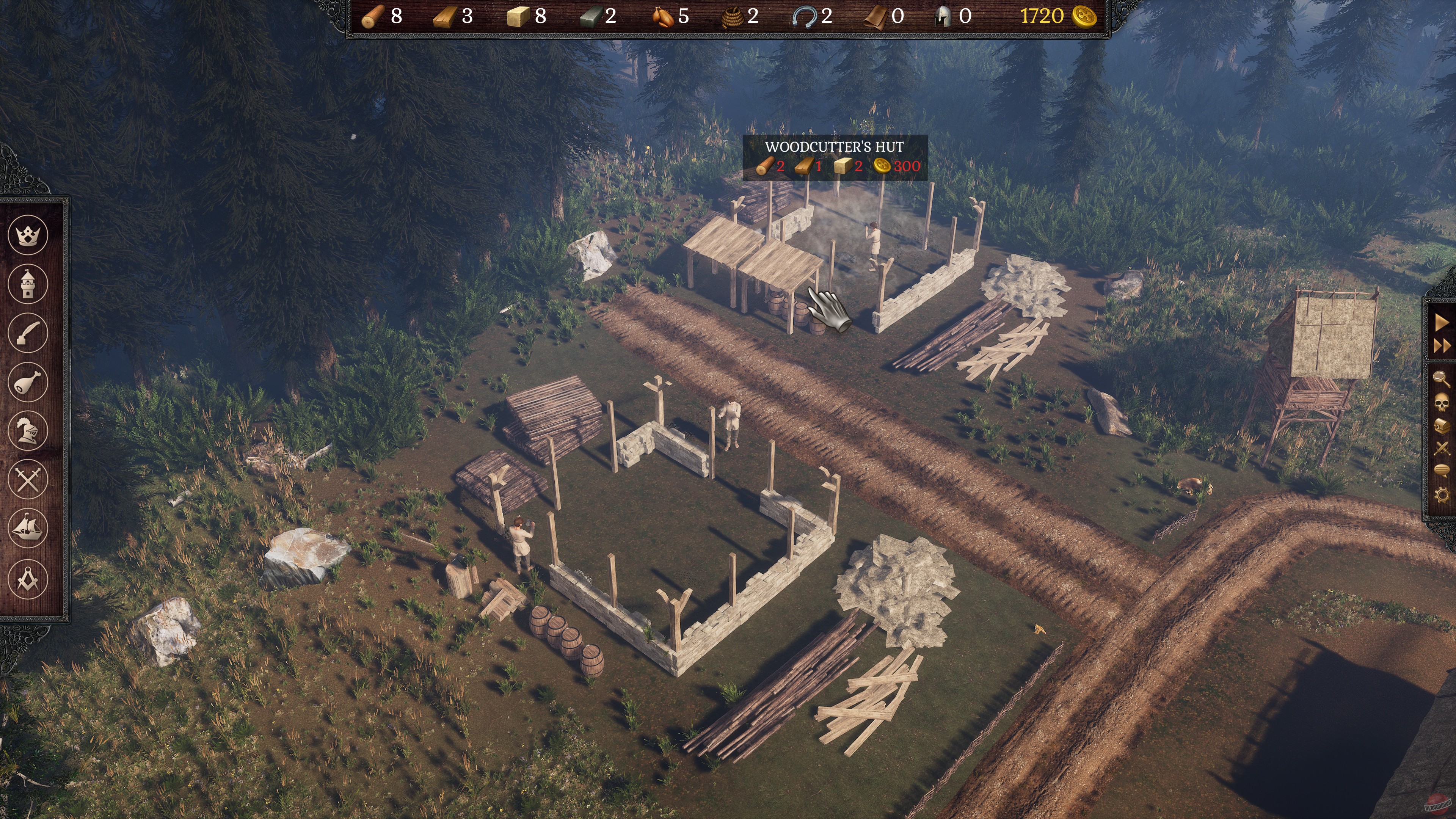
Task: Open the quill and inkwell records icon
Action: (27, 334)
